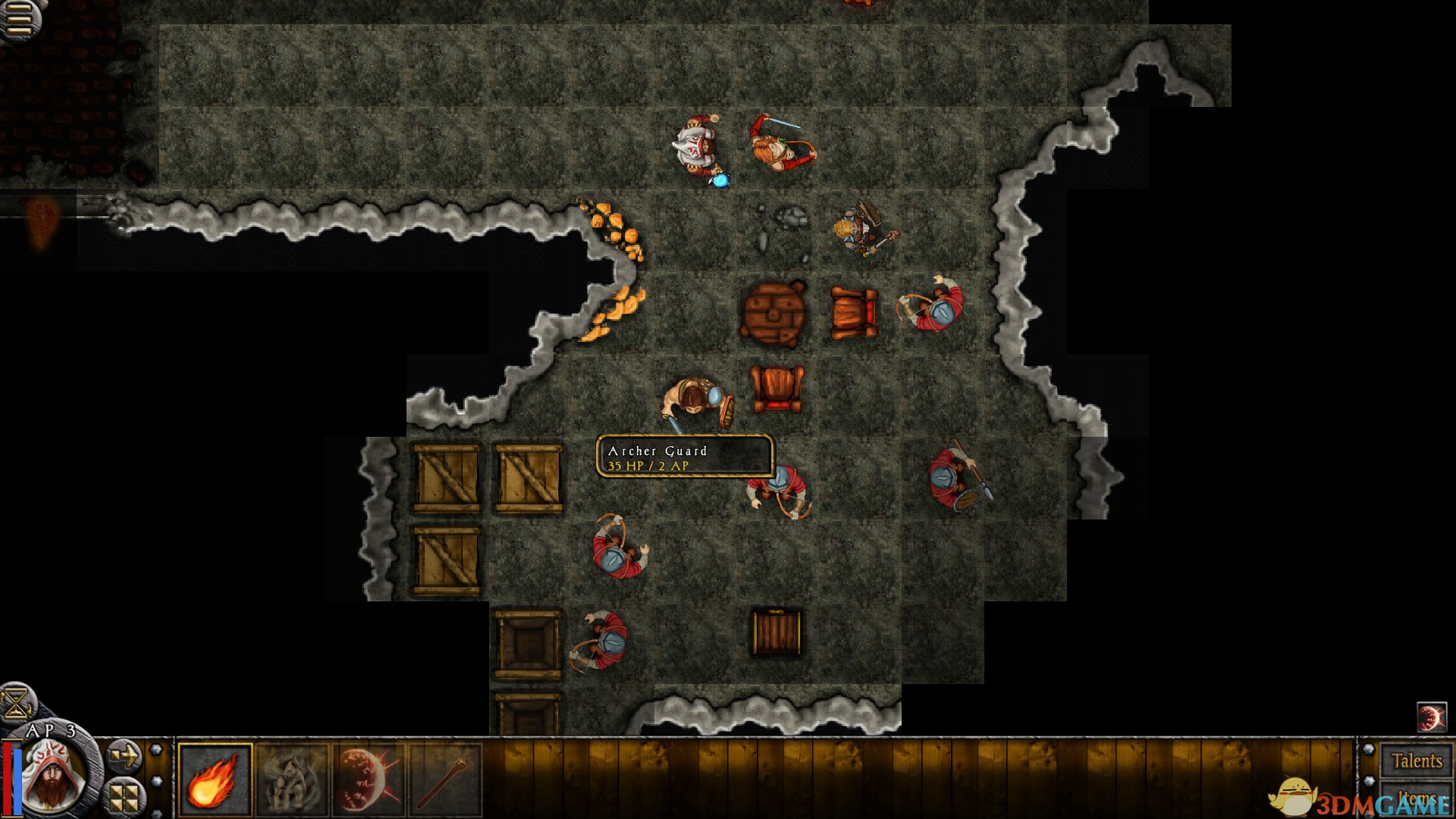Use the wooden staff attack
The width and height of the screenshot is (1456, 819).
pos(445,780)
